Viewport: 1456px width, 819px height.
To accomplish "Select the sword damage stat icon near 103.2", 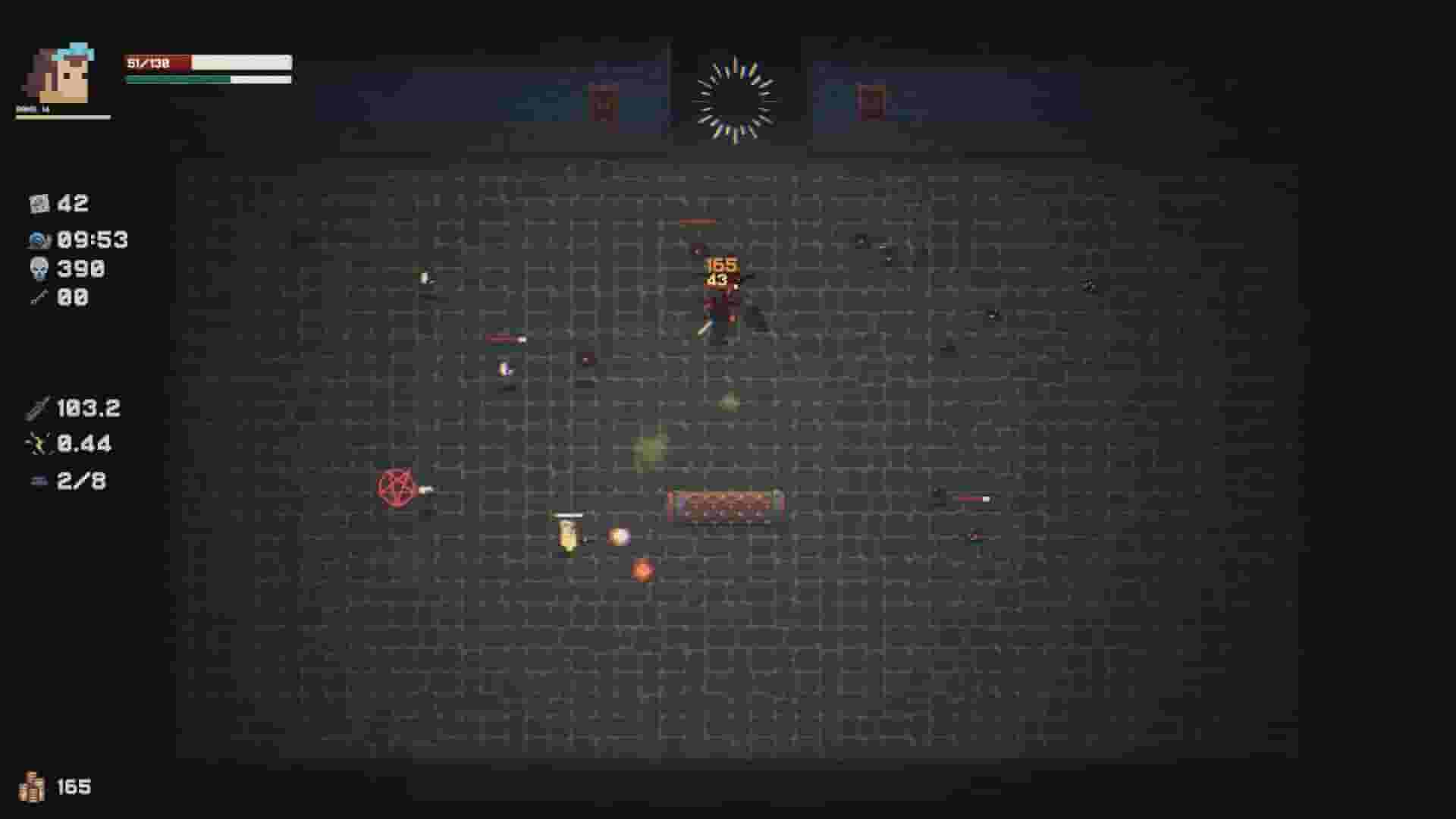I will 38,407.
